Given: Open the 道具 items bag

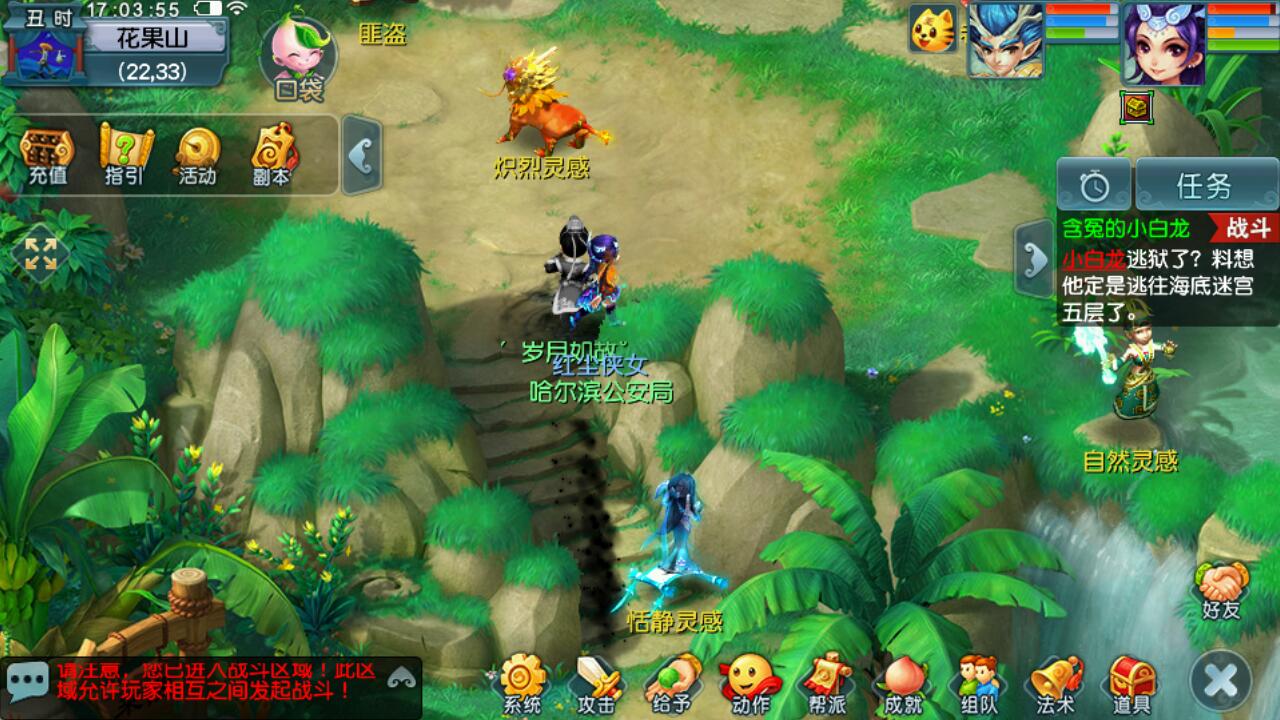Looking at the screenshot, I should pos(1132,685).
